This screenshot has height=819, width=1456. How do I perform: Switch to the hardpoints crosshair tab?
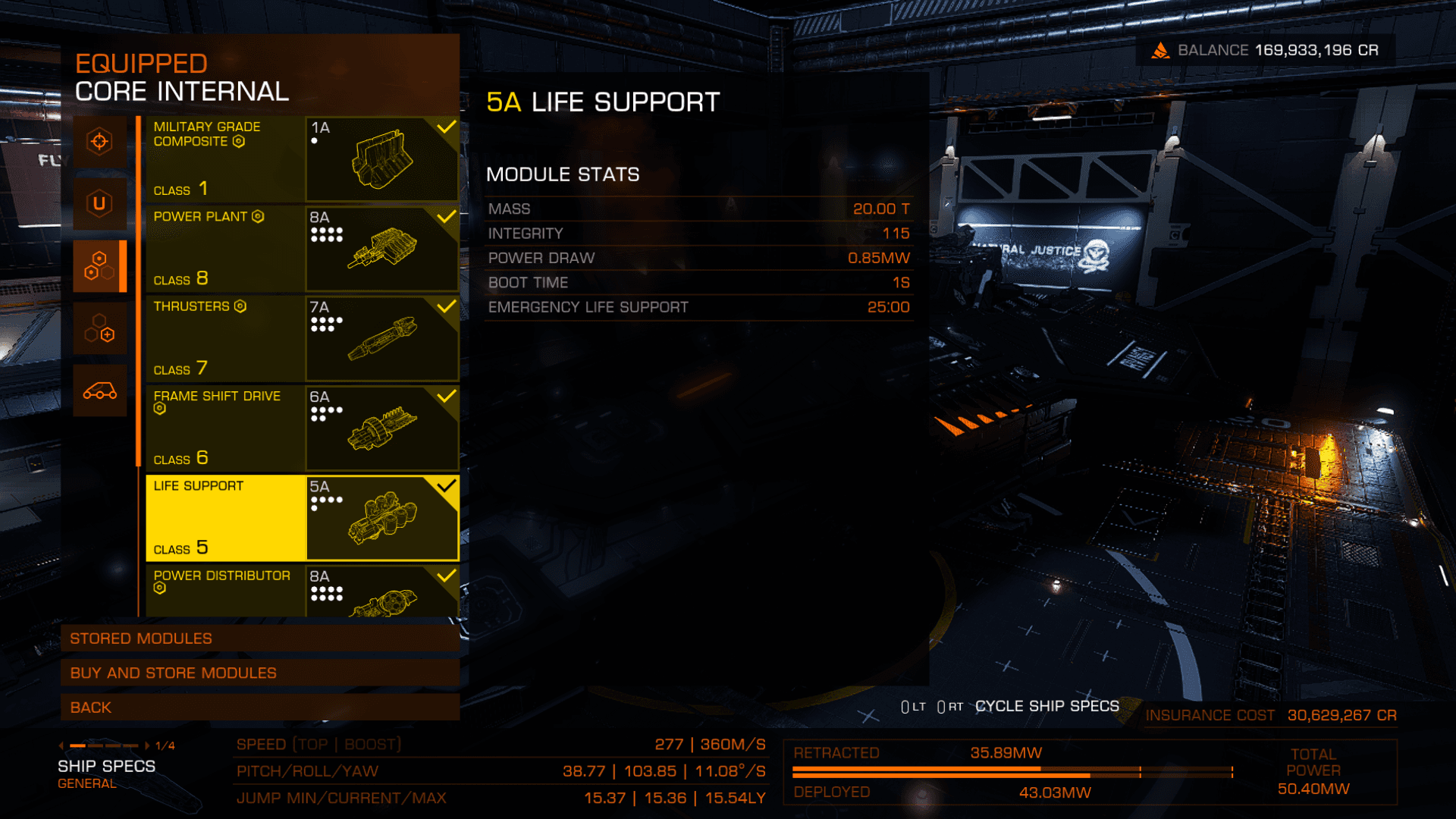click(x=99, y=142)
